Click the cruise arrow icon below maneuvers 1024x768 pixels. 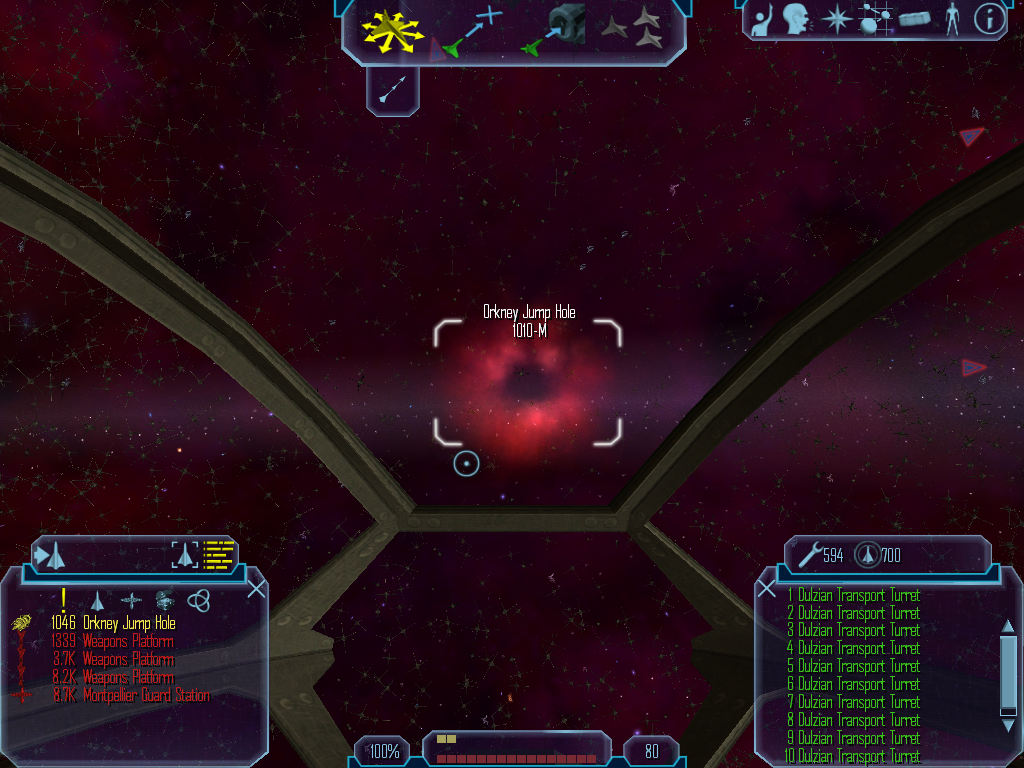pos(393,90)
